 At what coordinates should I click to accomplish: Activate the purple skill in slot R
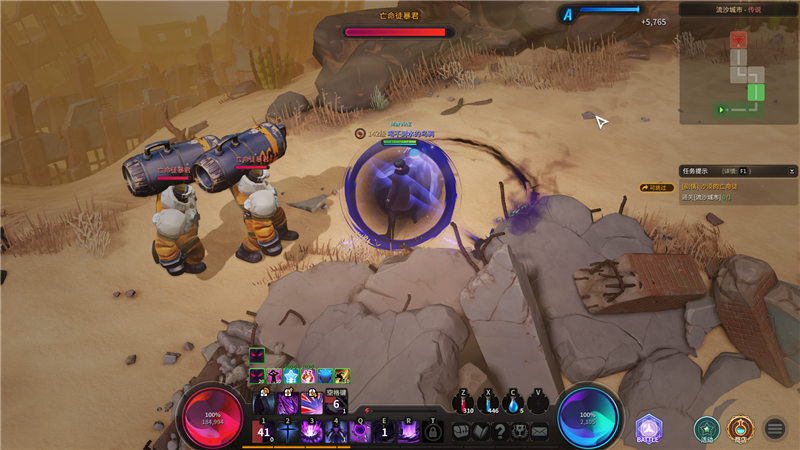[409, 431]
